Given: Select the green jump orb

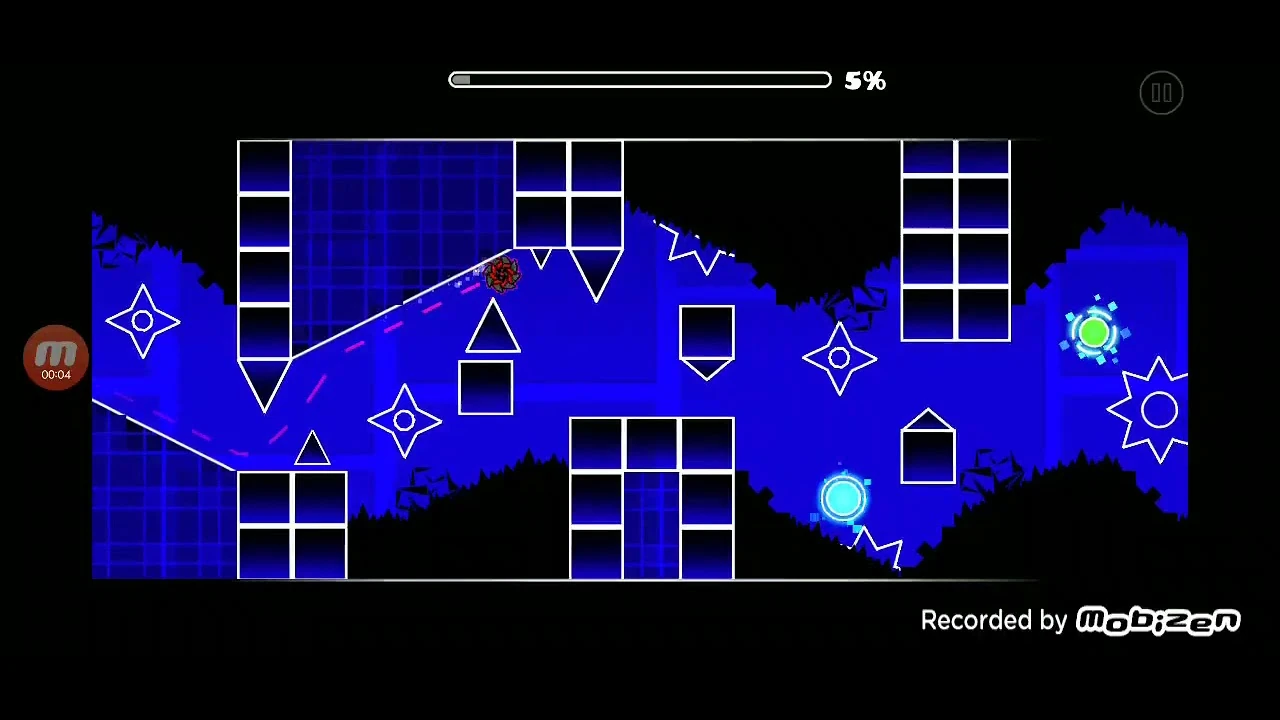Looking at the screenshot, I should coord(1095,330).
